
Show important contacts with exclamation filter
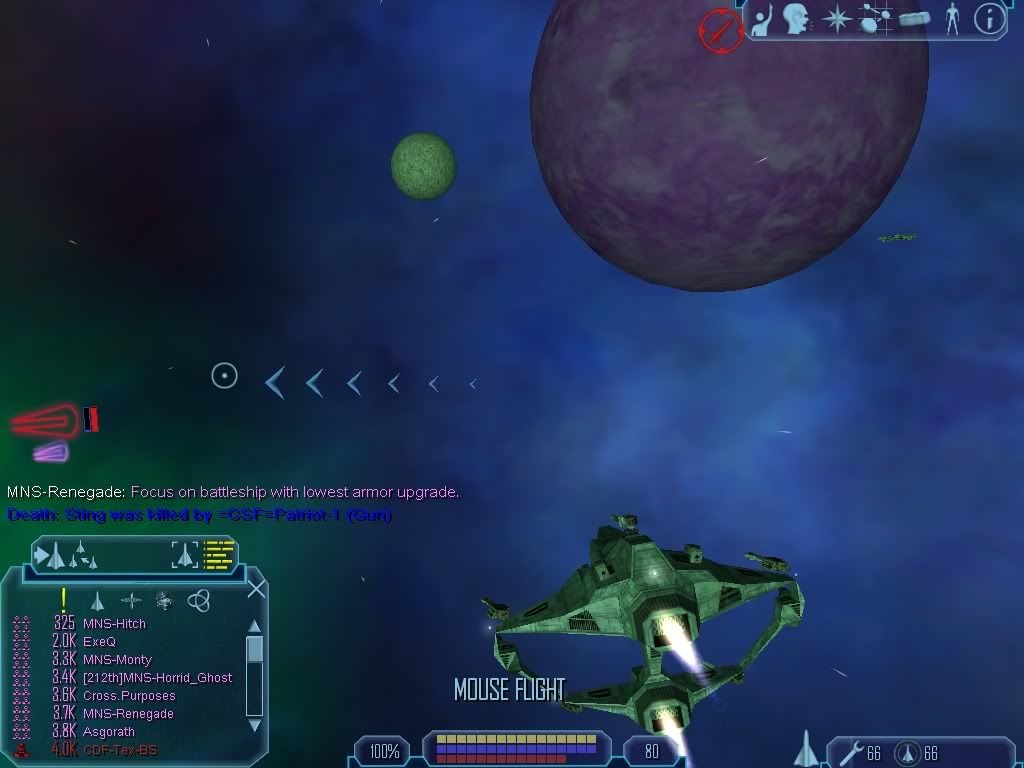click(63, 600)
